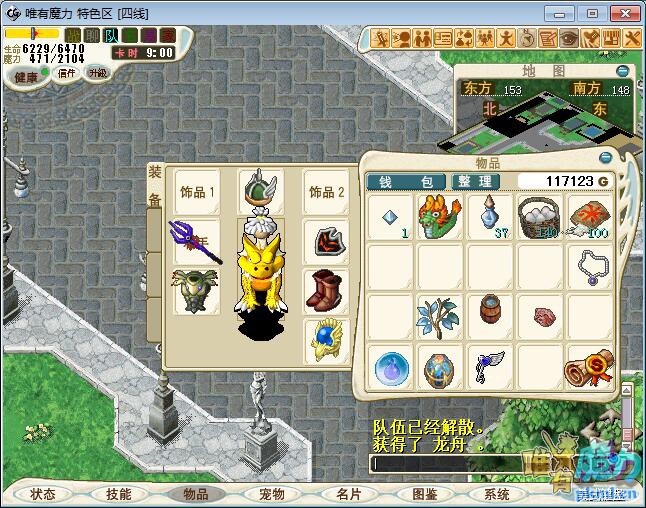Open the 图鉴 encyclopedia menu
The height and width of the screenshot is (508, 646).
click(424, 494)
